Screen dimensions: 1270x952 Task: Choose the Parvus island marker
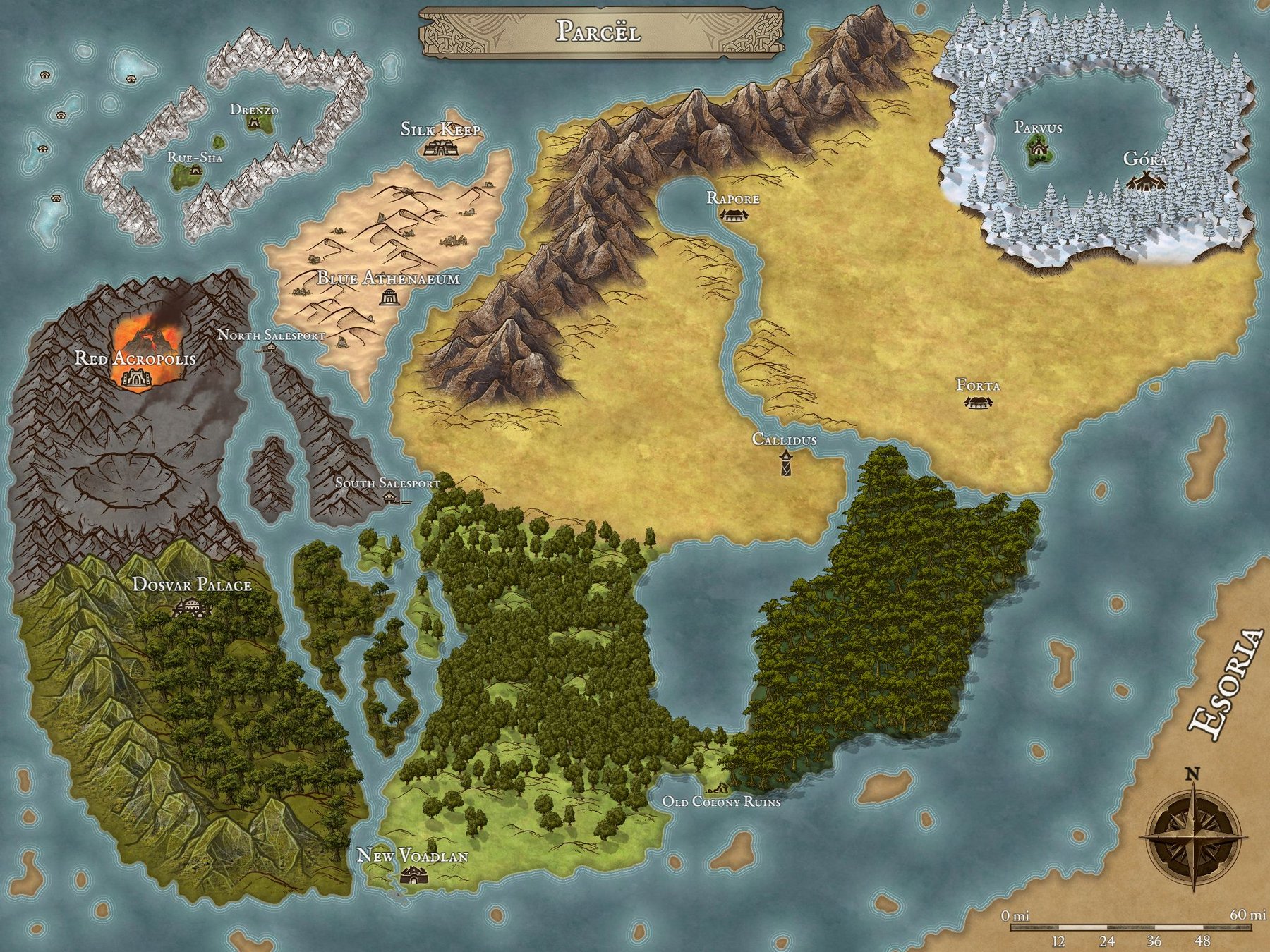(1038, 149)
